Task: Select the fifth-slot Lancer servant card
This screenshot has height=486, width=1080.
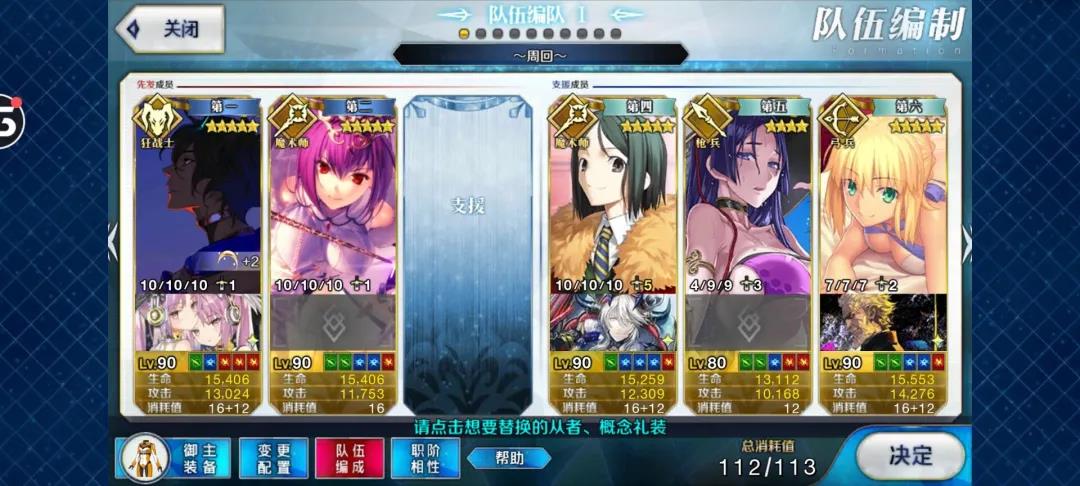Action: tap(746, 200)
